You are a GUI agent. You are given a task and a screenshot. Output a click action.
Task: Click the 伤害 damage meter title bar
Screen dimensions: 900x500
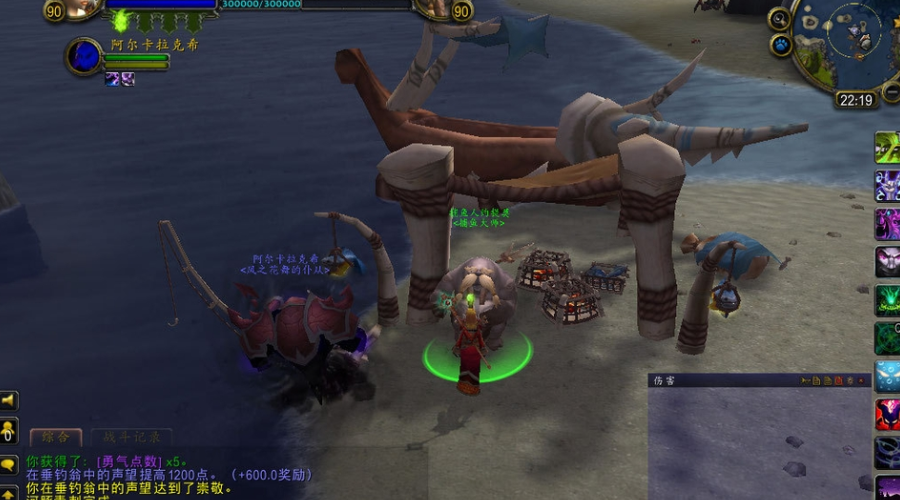[x=720, y=380]
